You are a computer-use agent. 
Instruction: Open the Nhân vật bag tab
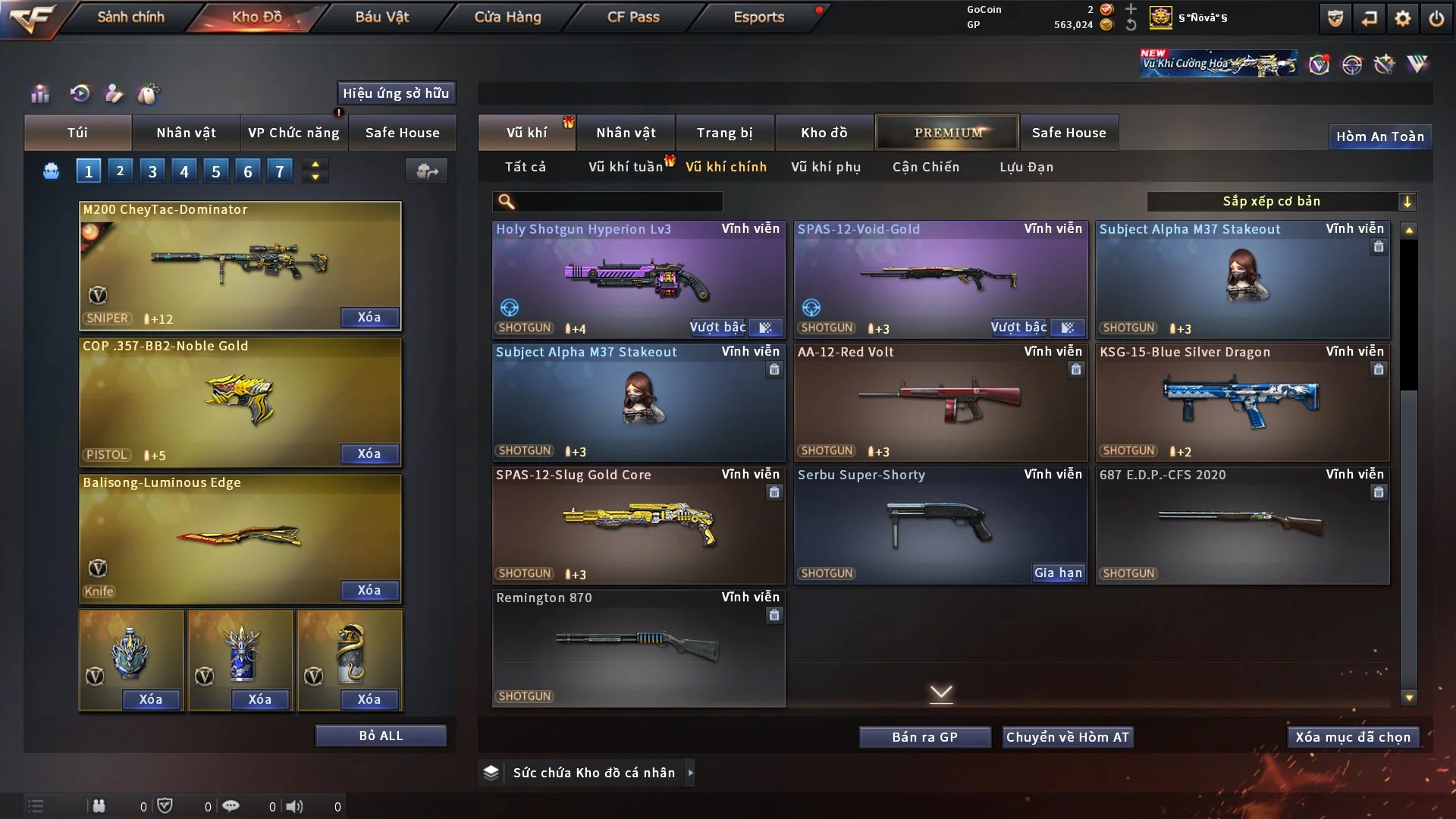click(186, 133)
